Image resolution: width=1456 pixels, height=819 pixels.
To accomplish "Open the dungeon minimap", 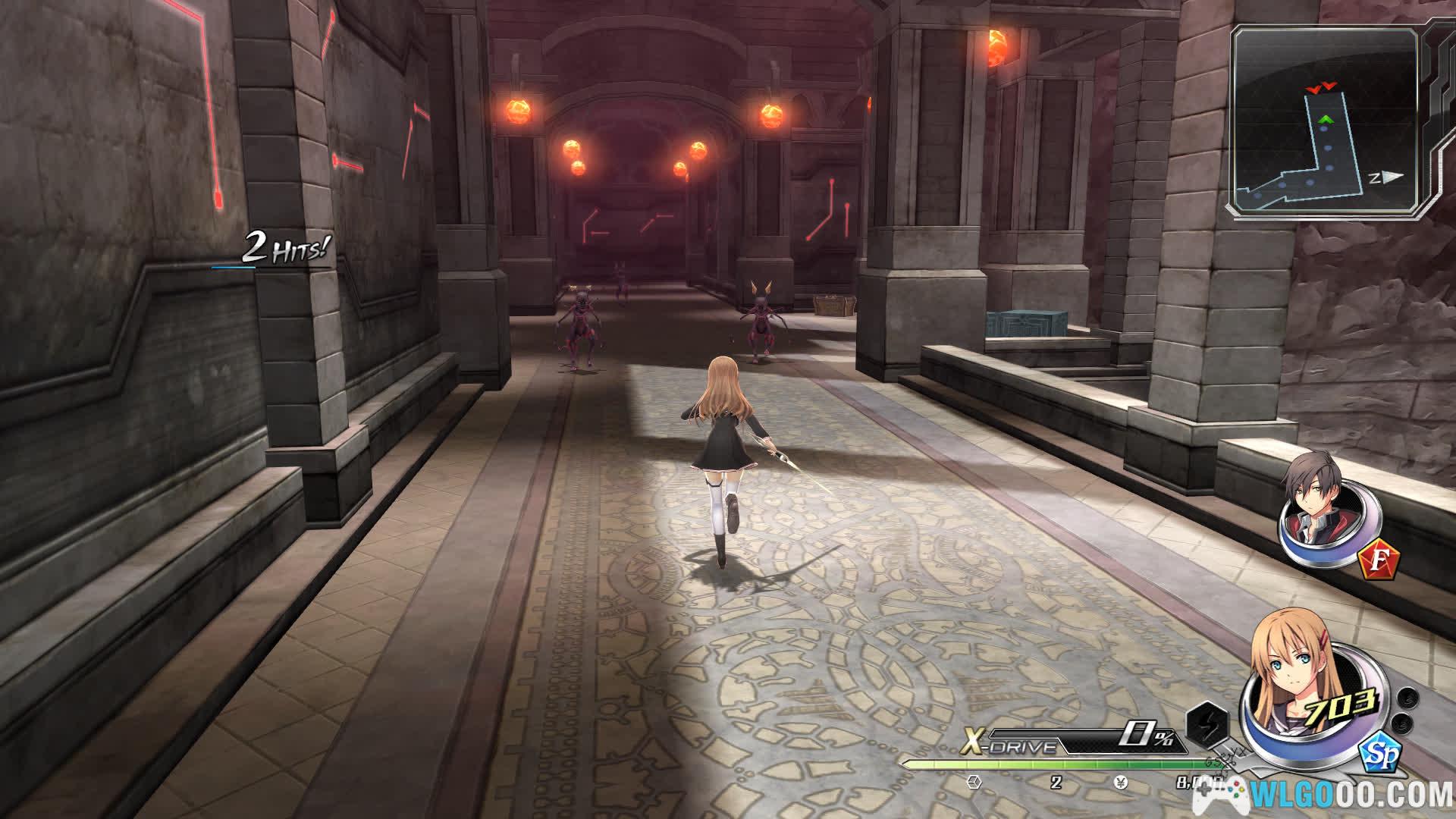I will pyautogui.click(x=1326, y=123).
